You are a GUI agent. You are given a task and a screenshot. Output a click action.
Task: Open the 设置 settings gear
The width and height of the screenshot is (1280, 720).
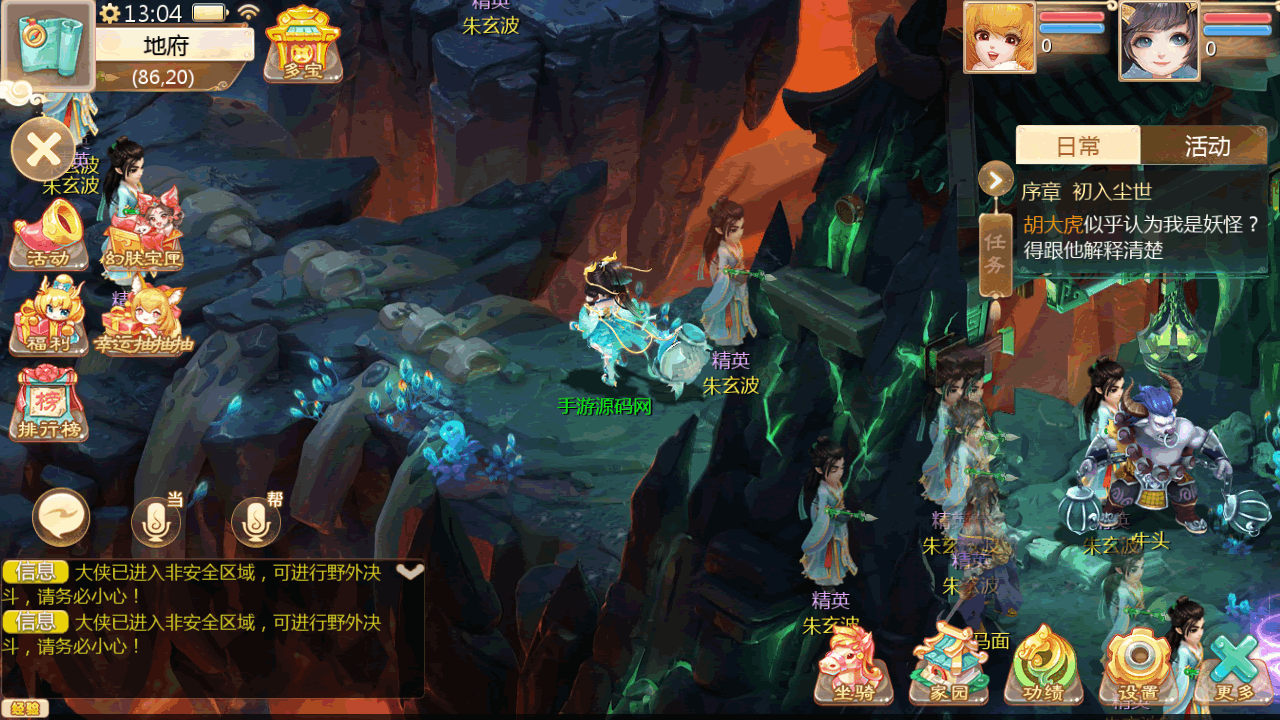1136,665
